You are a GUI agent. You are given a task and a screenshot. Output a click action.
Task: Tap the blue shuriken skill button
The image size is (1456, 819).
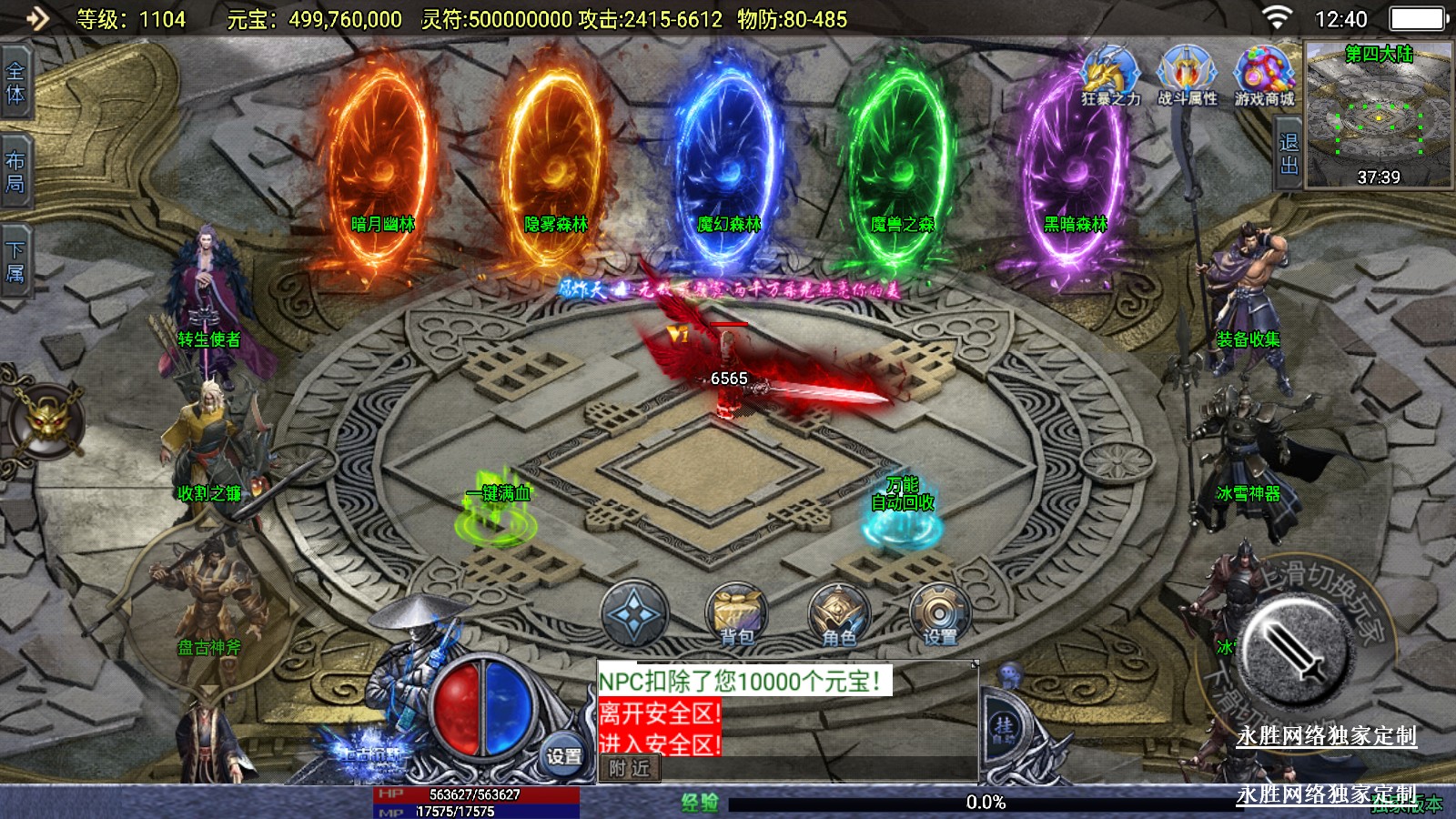click(634, 614)
